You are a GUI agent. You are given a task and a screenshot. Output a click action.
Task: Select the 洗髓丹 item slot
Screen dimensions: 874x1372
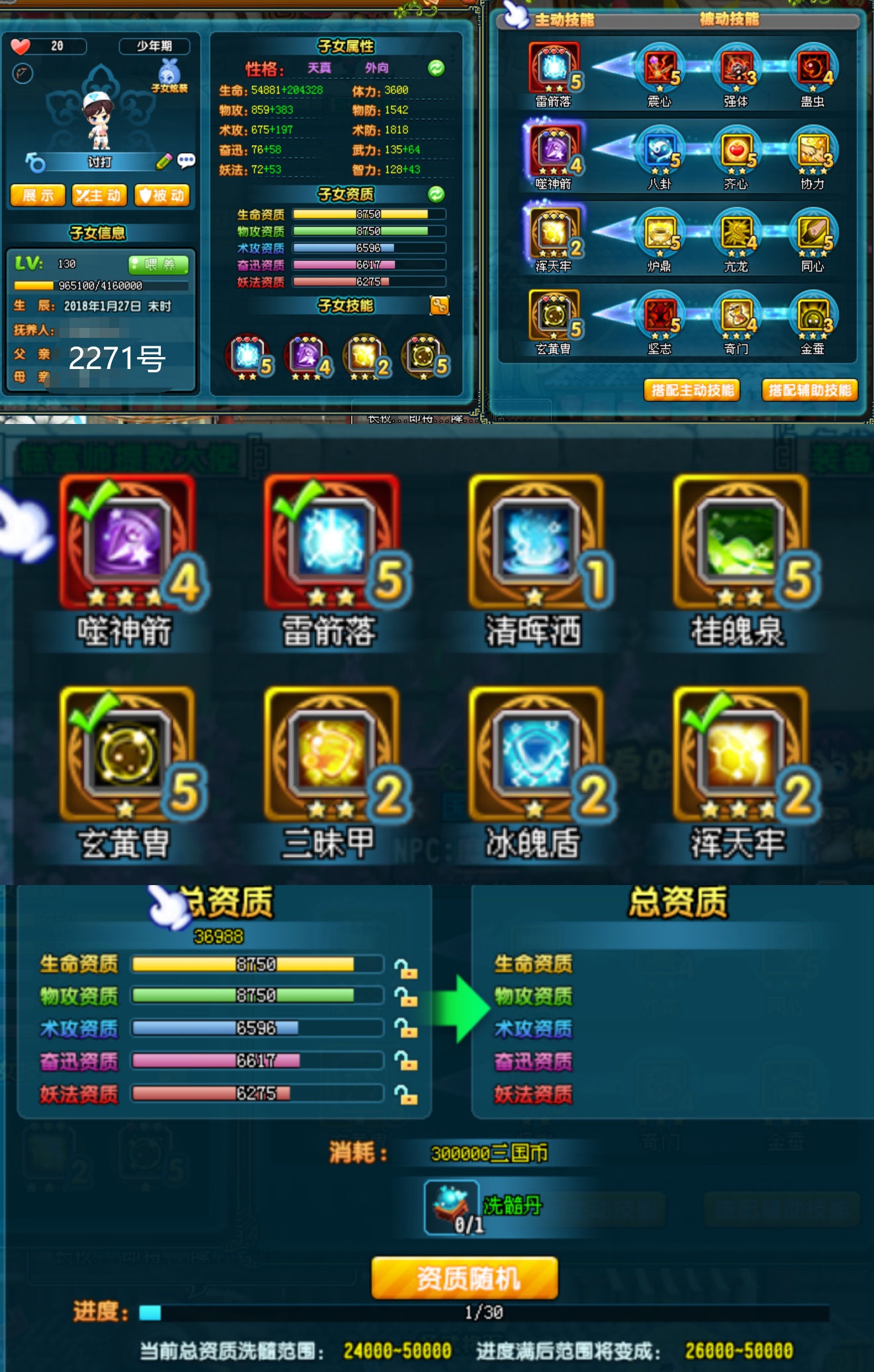pos(452,1207)
